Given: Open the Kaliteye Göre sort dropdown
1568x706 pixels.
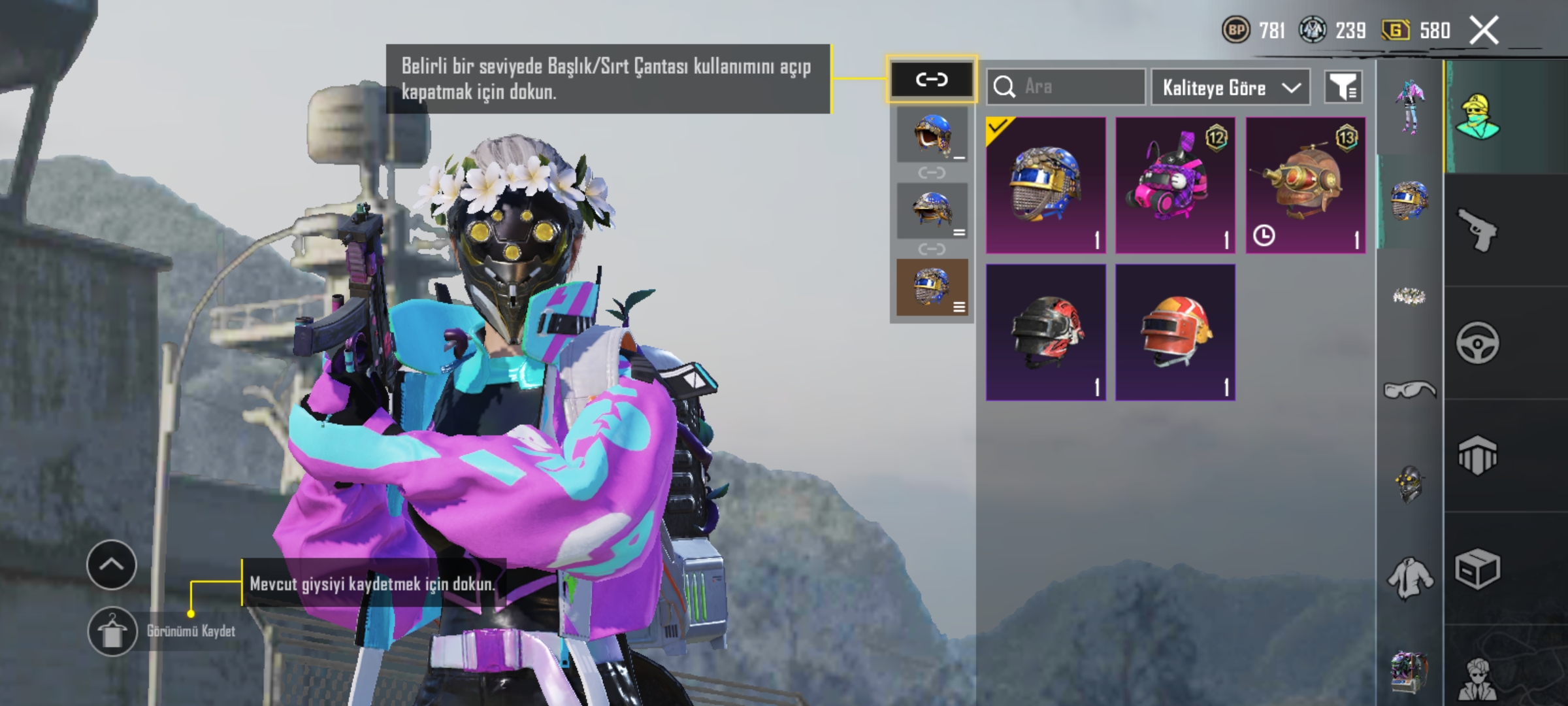Looking at the screenshot, I should [1230, 88].
